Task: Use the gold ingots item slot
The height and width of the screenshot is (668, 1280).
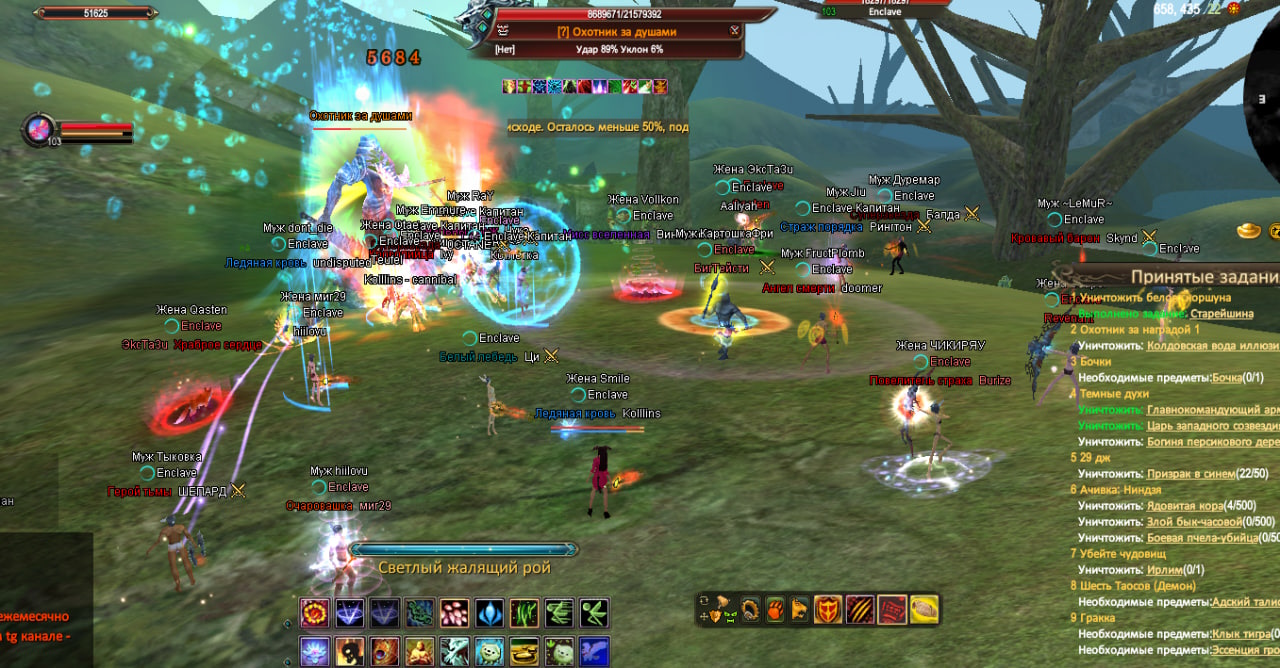Action: click(524, 651)
